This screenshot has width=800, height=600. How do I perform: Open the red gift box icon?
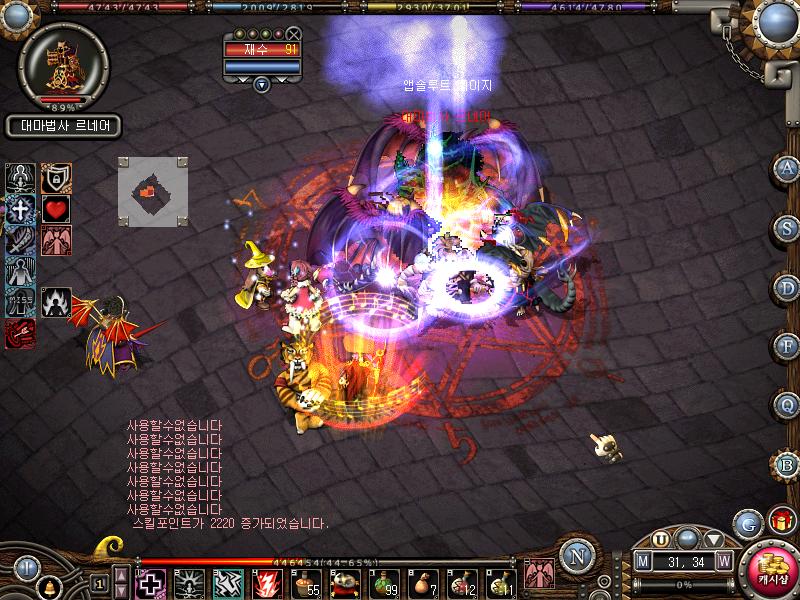pos(779,521)
